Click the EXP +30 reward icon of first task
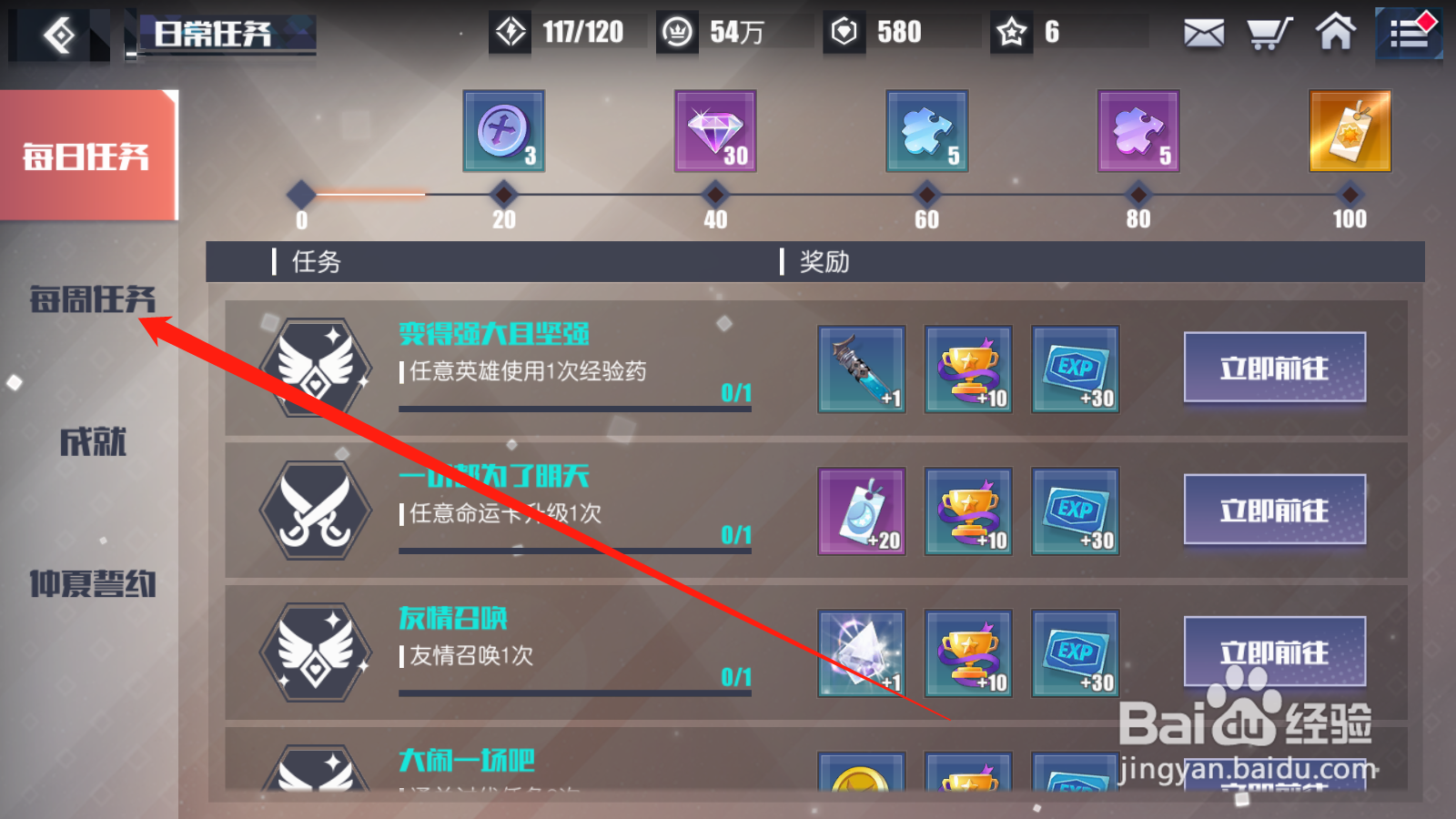 [x=1075, y=369]
